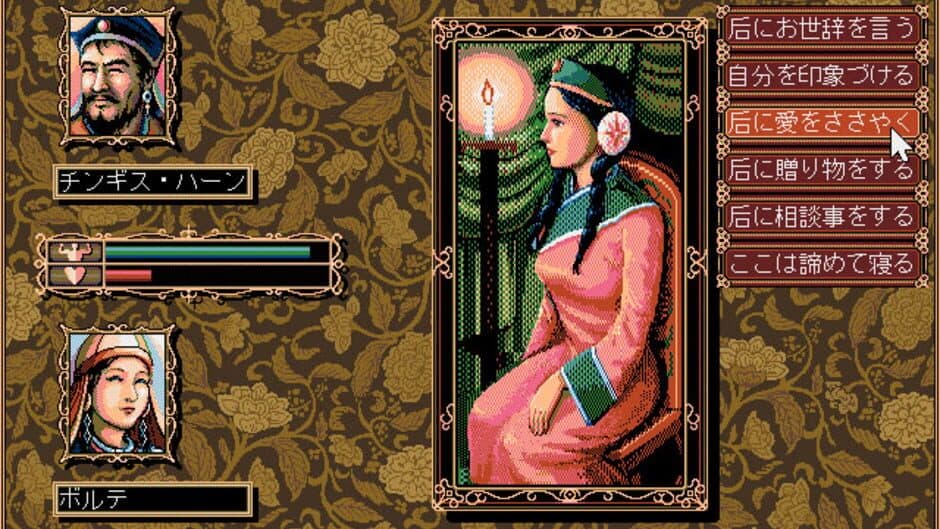Select 自分を印象づける menu entry

click(820, 74)
